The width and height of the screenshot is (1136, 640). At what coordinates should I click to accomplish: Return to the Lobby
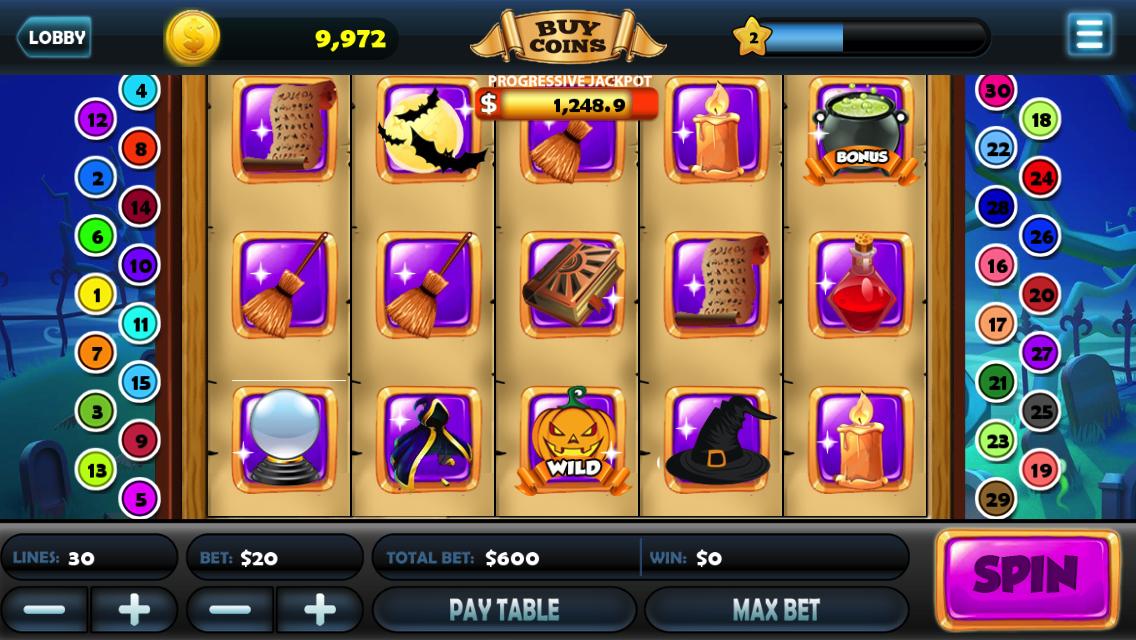point(55,38)
